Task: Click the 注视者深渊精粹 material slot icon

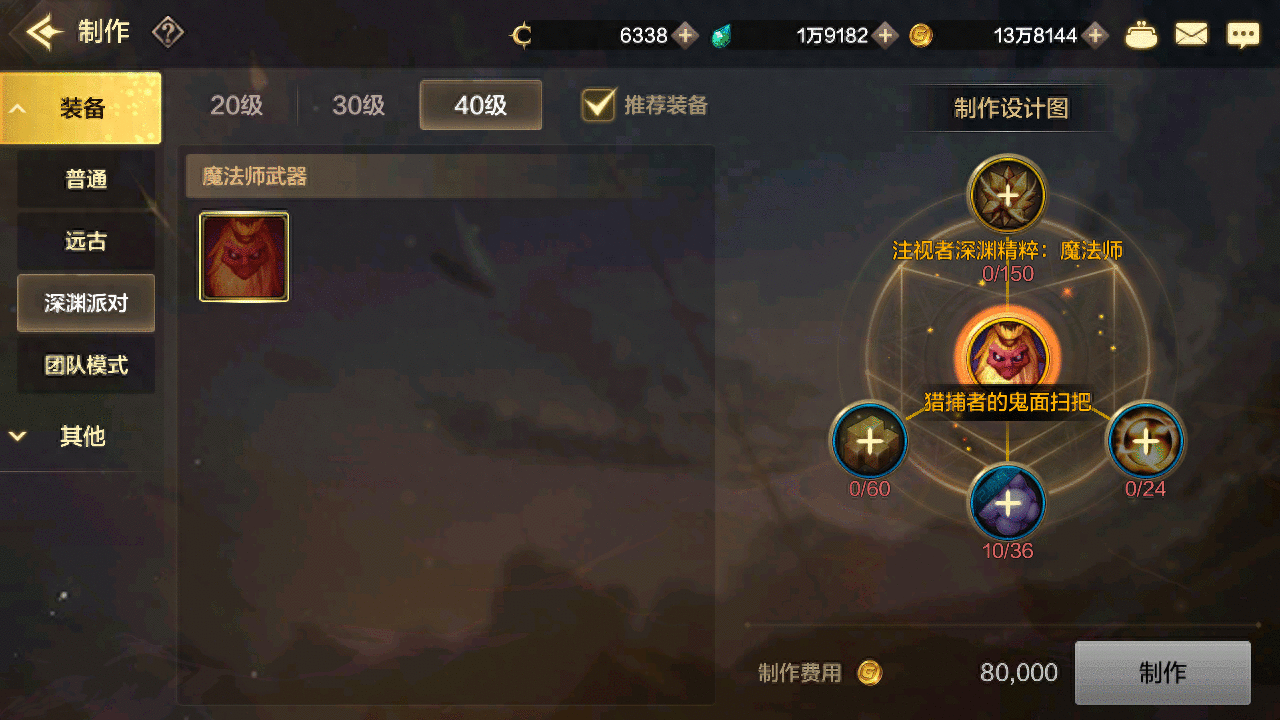Action: (x=1007, y=196)
